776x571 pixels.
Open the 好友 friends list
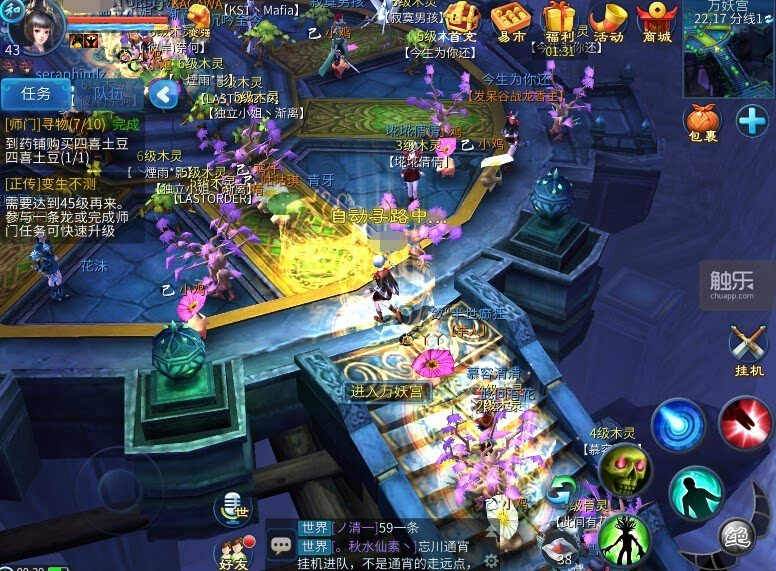(x=233, y=554)
